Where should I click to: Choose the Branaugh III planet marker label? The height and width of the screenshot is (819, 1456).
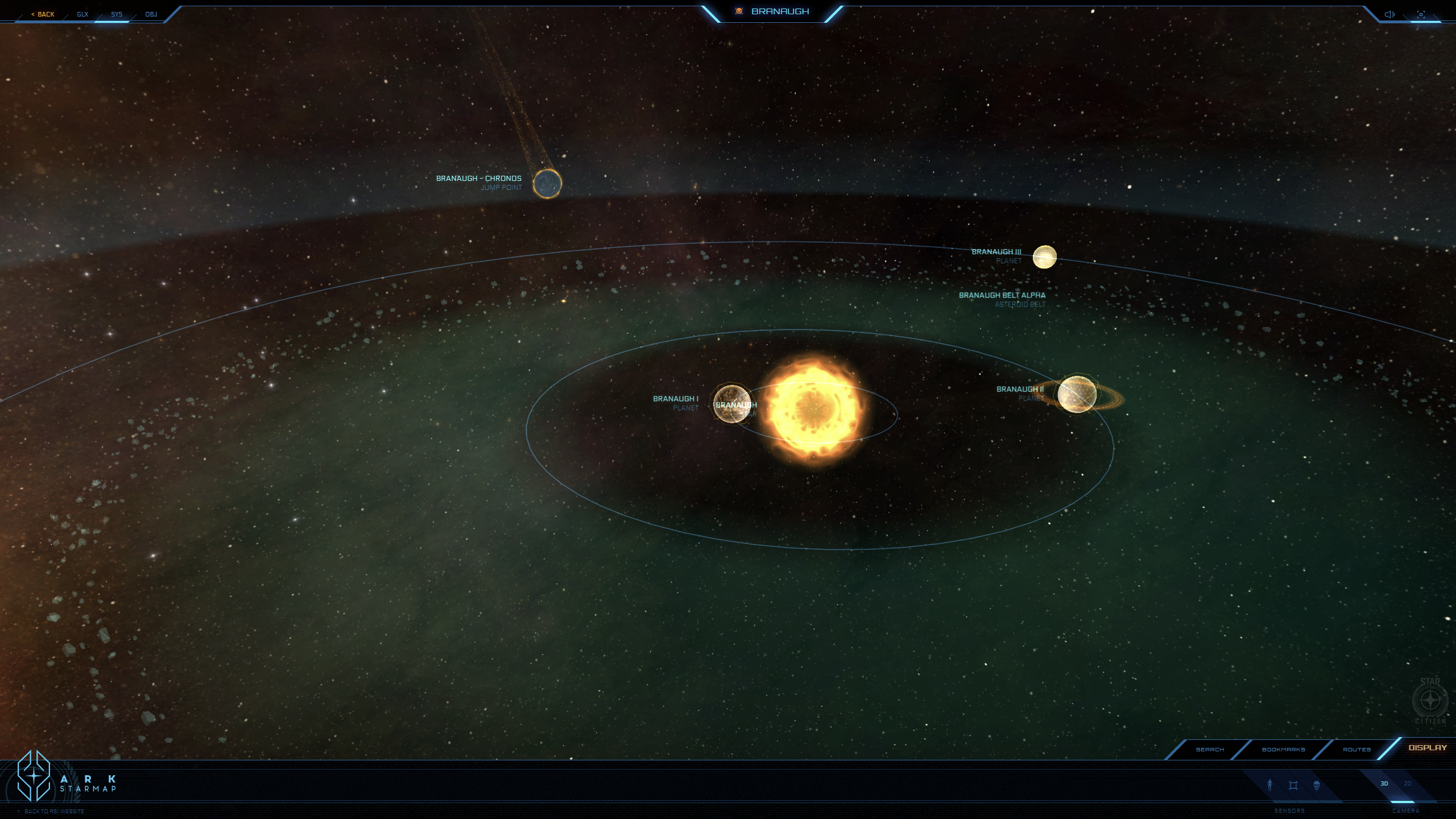tap(996, 252)
